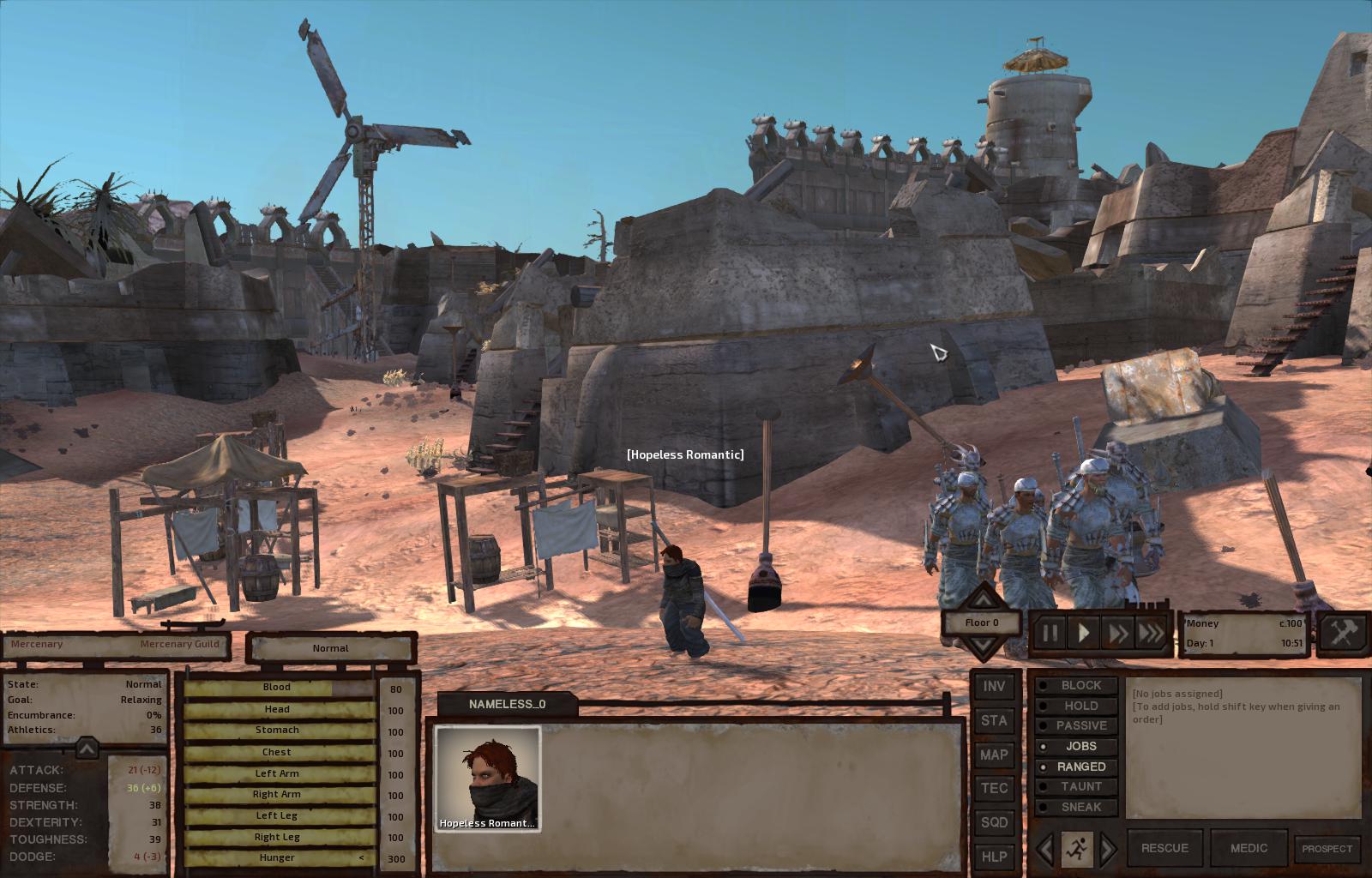Open the build mode hammer button

(x=1342, y=634)
